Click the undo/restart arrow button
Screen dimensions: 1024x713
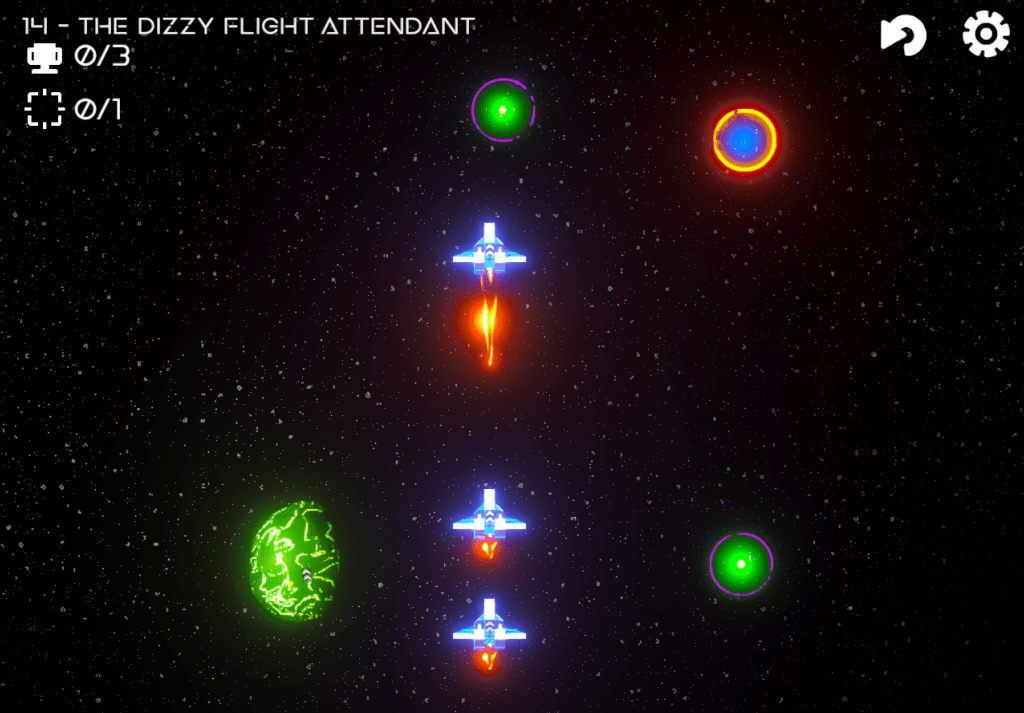(x=903, y=36)
